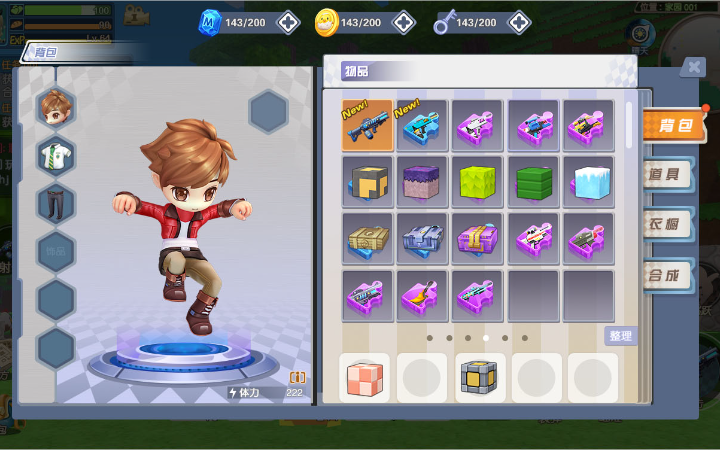Select the 背包 (backpack) tab
The height and width of the screenshot is (450, 720).
pyautogui.click(x=675, y=125)
